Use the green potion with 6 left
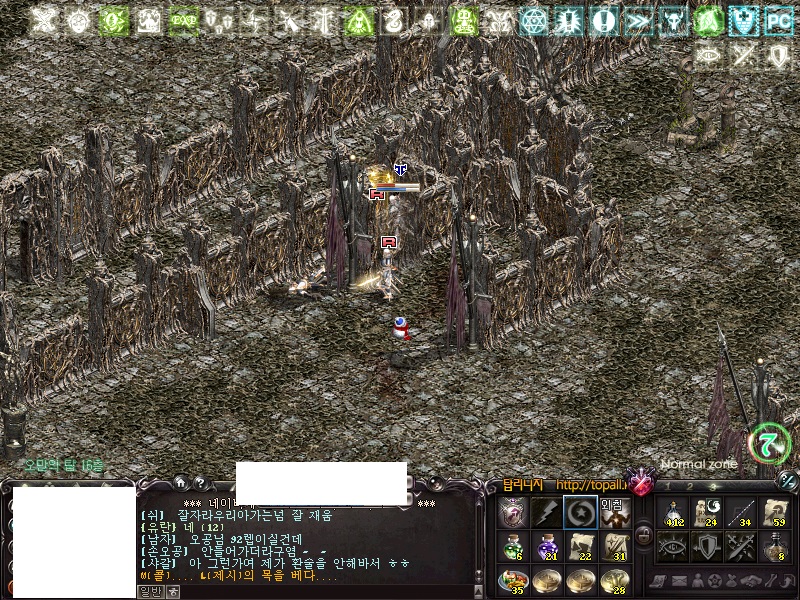The image size is (800, 600). pyautogui.click(x=512, y=546)
